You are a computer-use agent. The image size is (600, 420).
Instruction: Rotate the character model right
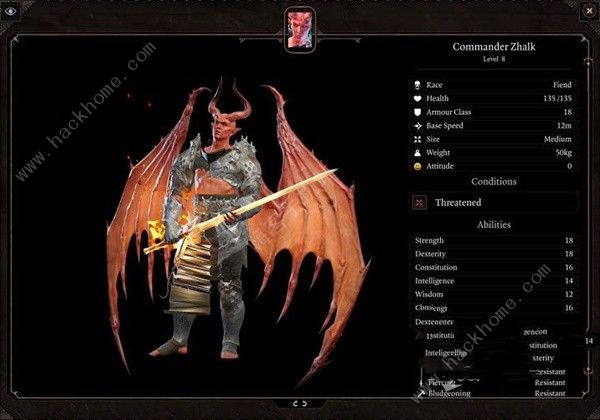[x=305, y=403]
